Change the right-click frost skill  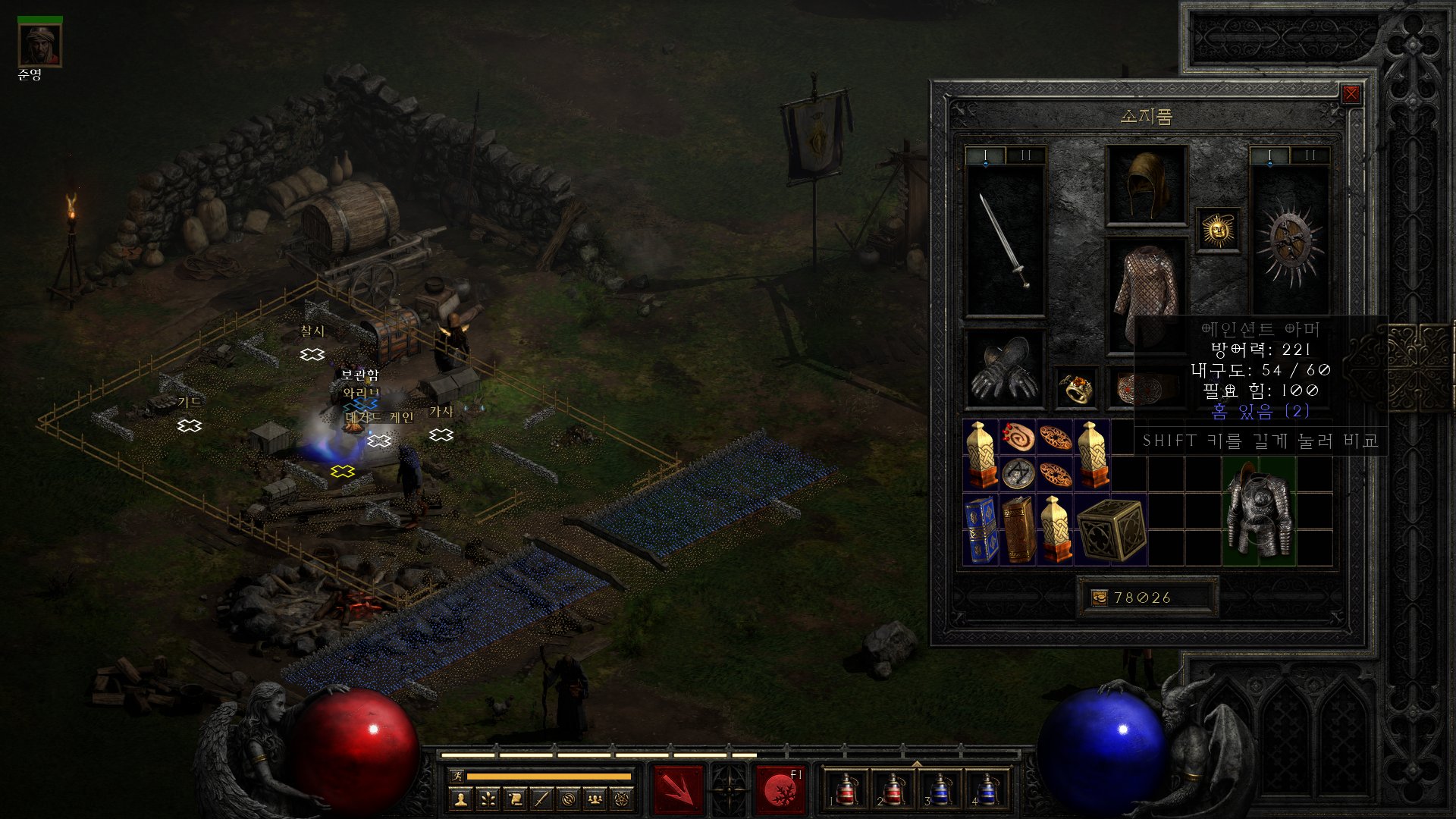[x=780, y=790]
